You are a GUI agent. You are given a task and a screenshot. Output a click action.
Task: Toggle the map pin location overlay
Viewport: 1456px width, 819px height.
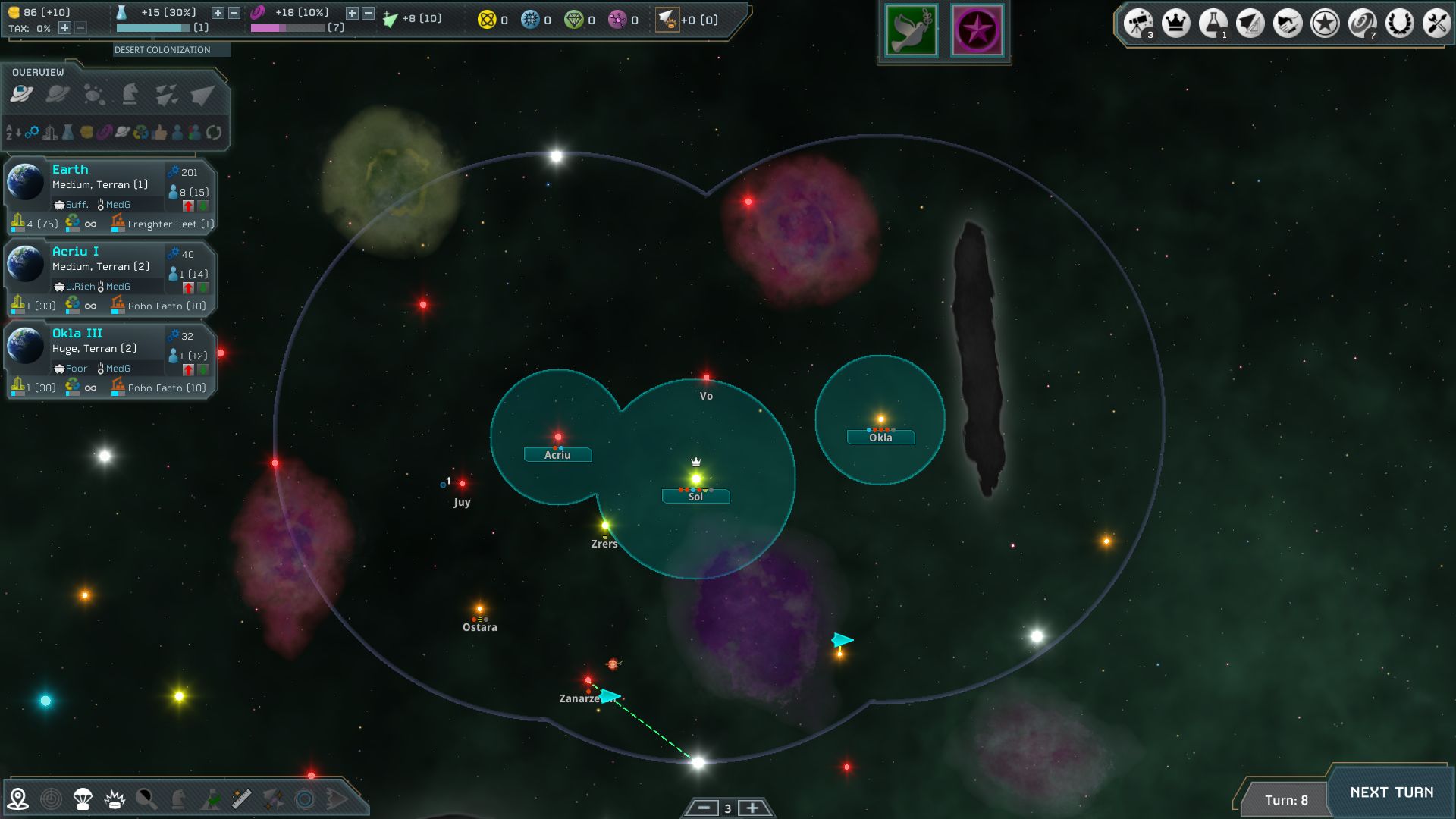click(18, 799)
